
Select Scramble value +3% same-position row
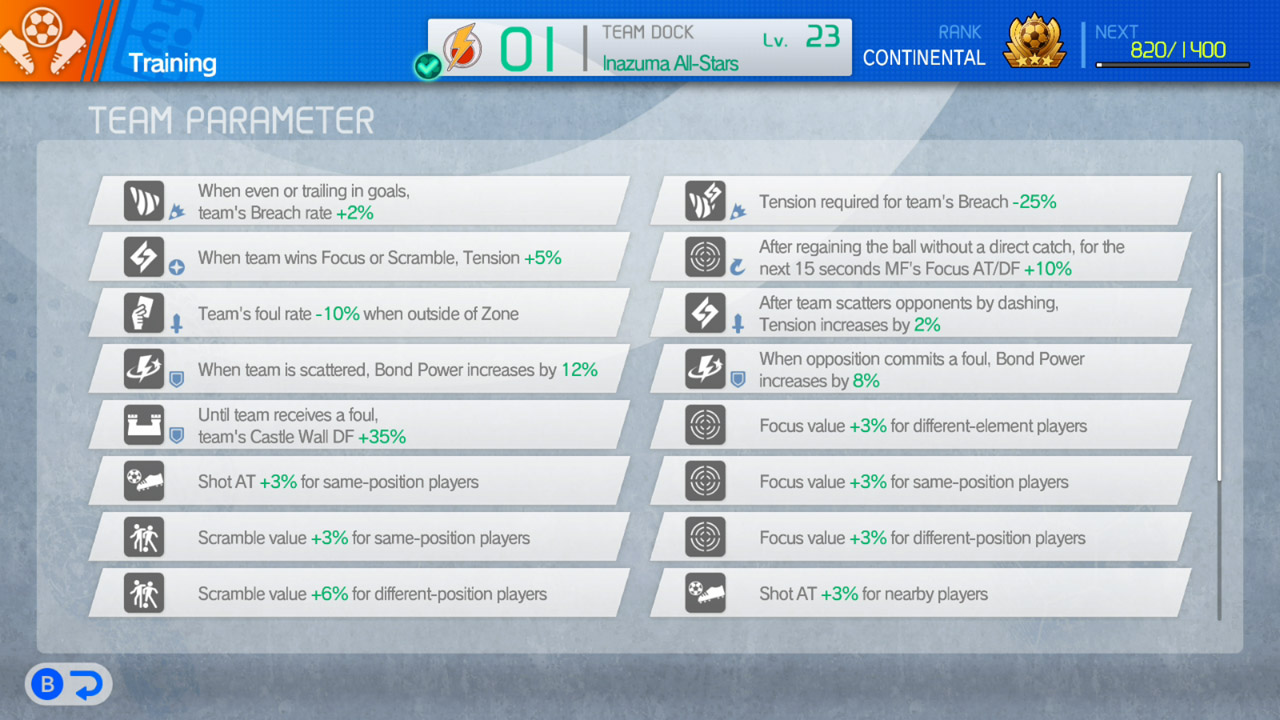pyautogui.click(x=360, y=537)
